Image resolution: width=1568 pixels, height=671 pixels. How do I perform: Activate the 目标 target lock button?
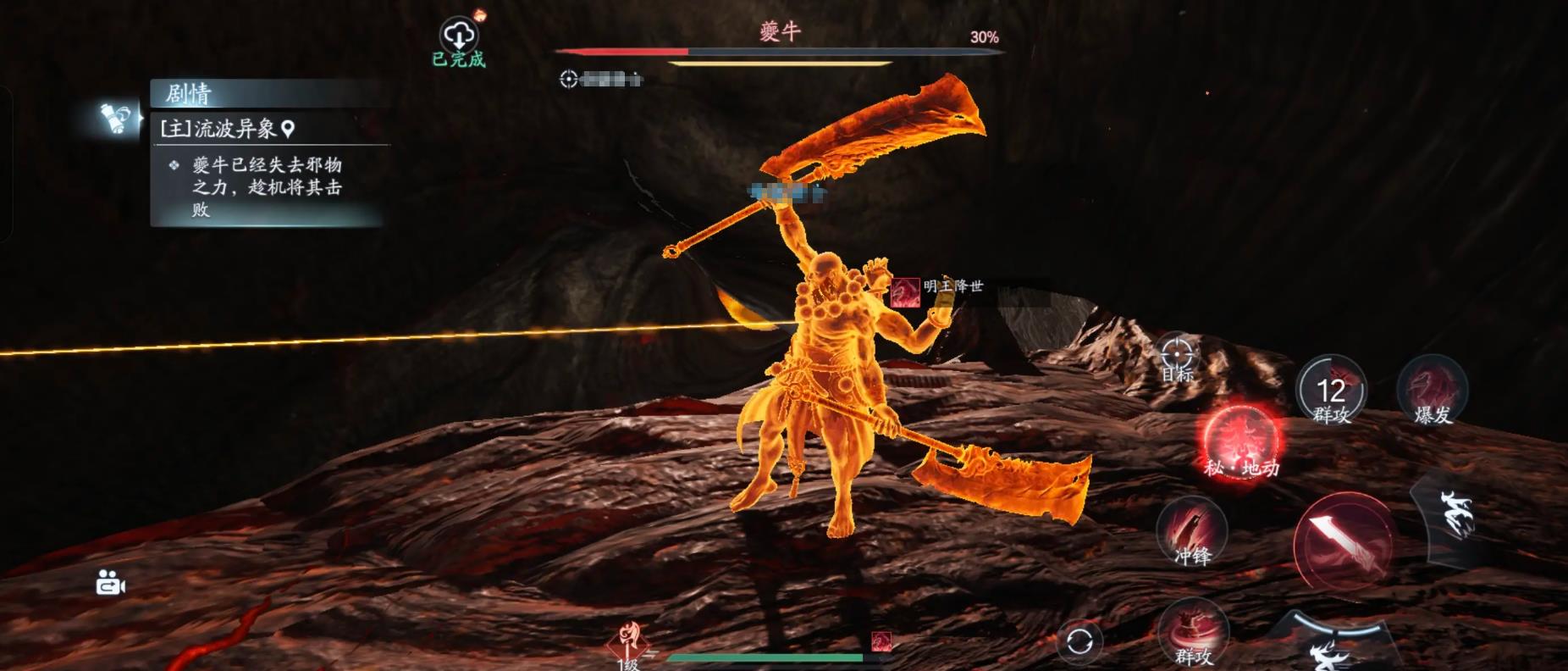pos(1177,357)
